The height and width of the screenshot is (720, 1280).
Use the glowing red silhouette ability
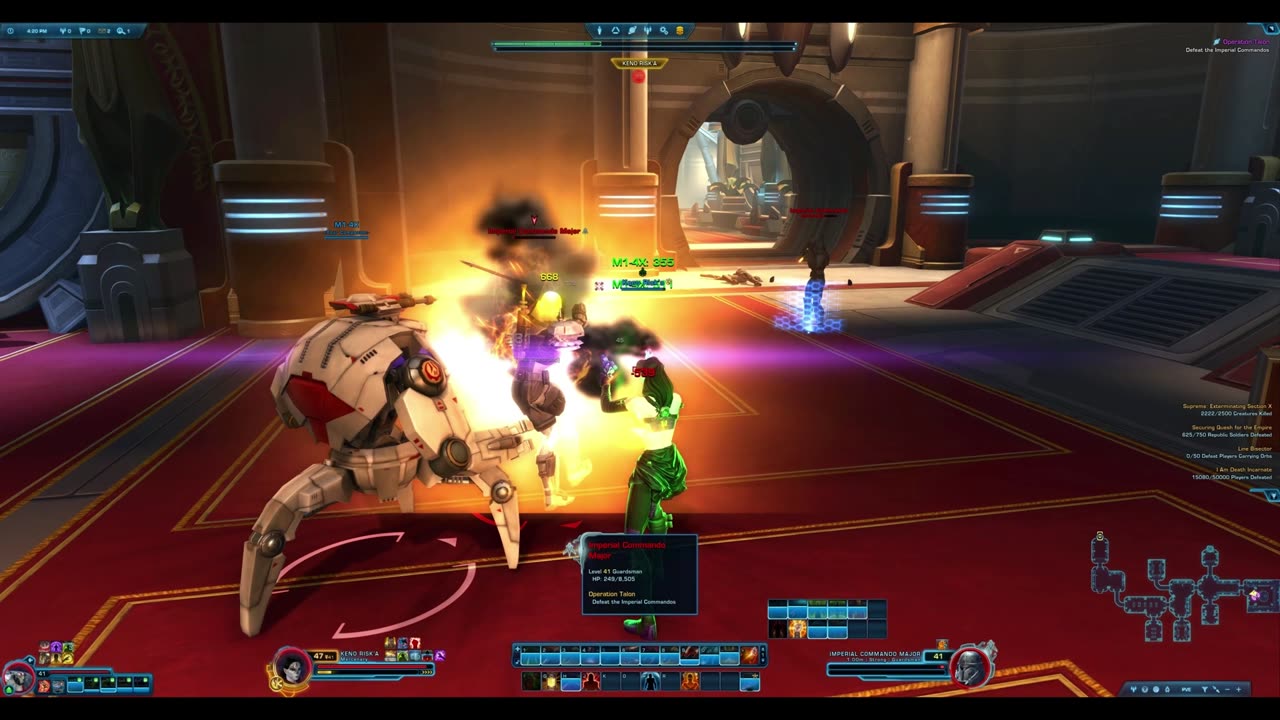[590, 682]
